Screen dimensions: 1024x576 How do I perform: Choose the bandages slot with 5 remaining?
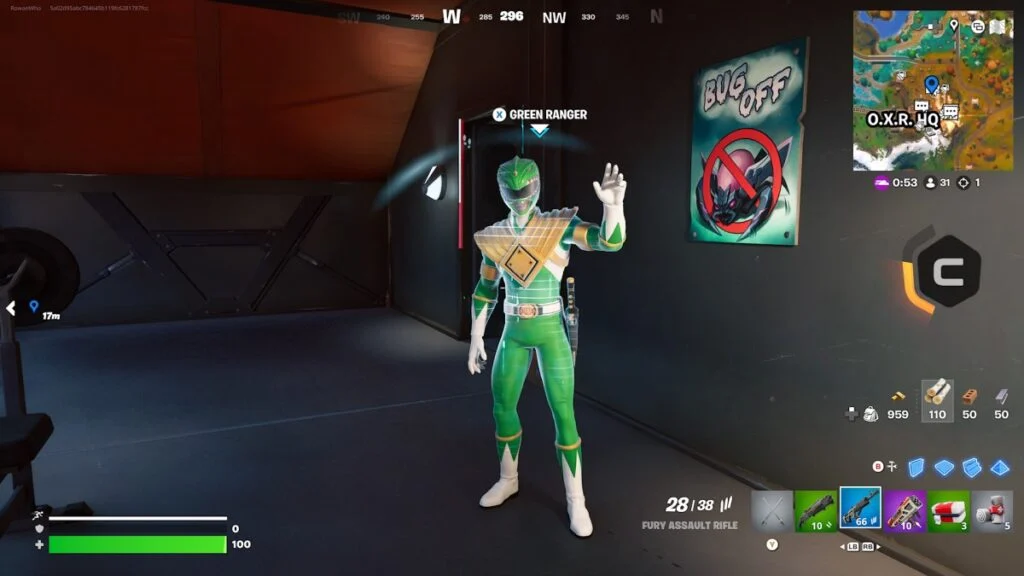(x=992, y=509)
